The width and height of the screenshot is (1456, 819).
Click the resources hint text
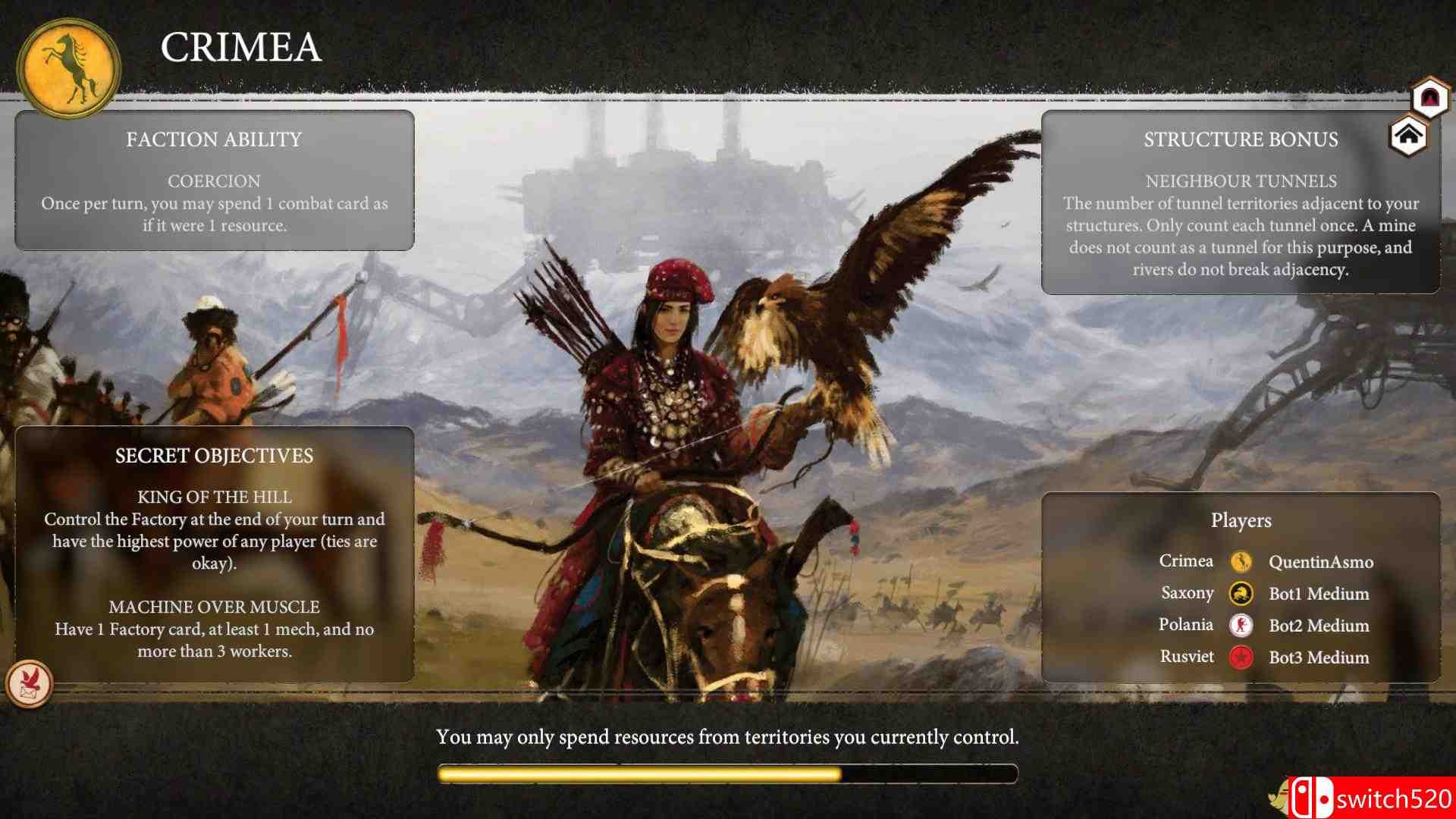728,734
